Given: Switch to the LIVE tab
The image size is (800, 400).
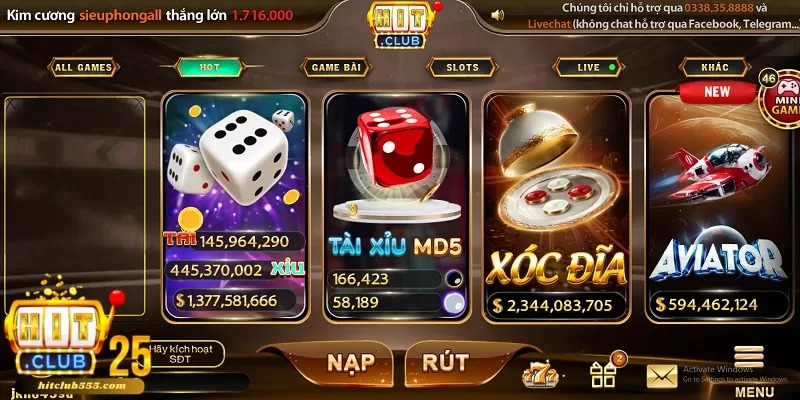Looking at the screenshot, I should point(594,68).
